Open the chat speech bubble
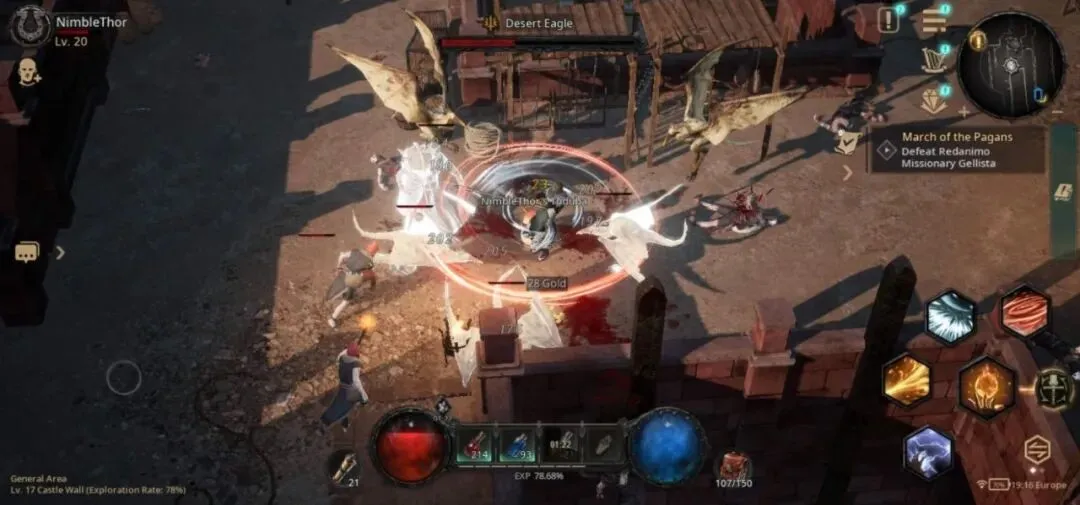 coord(27,252)
